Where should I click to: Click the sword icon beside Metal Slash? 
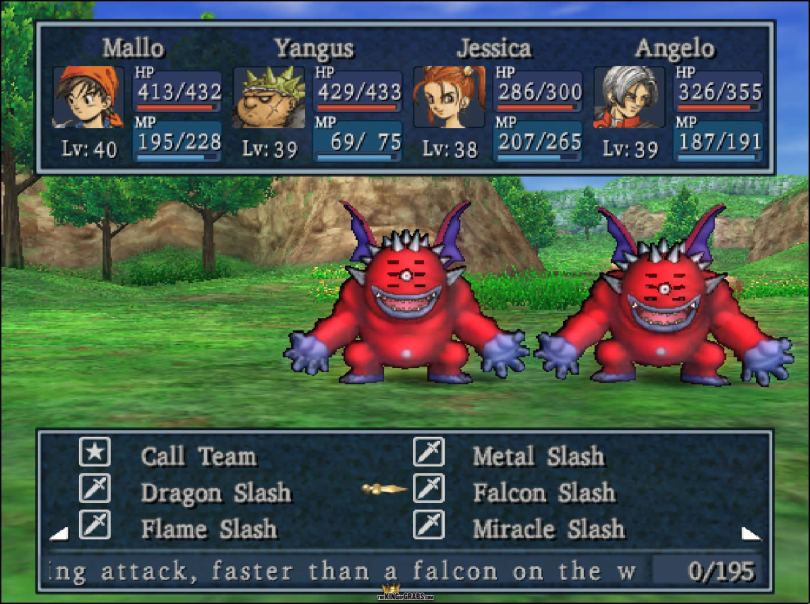(429, 453)
